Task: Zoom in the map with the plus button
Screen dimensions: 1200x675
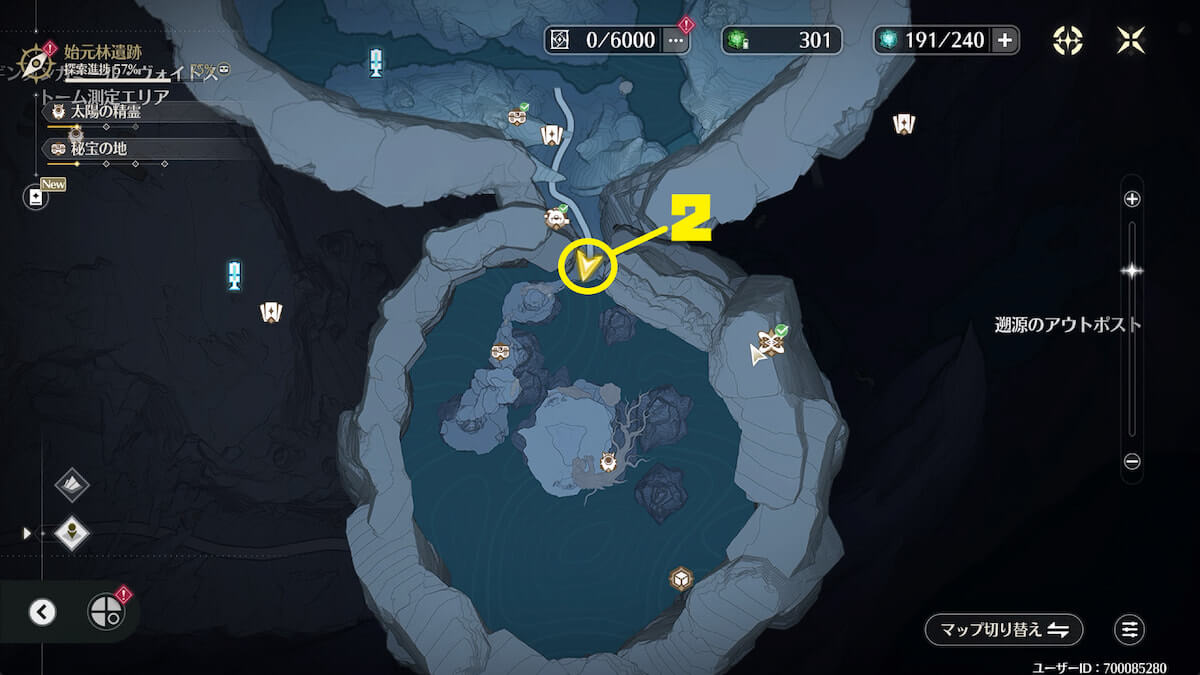Action: [1132, 199]
